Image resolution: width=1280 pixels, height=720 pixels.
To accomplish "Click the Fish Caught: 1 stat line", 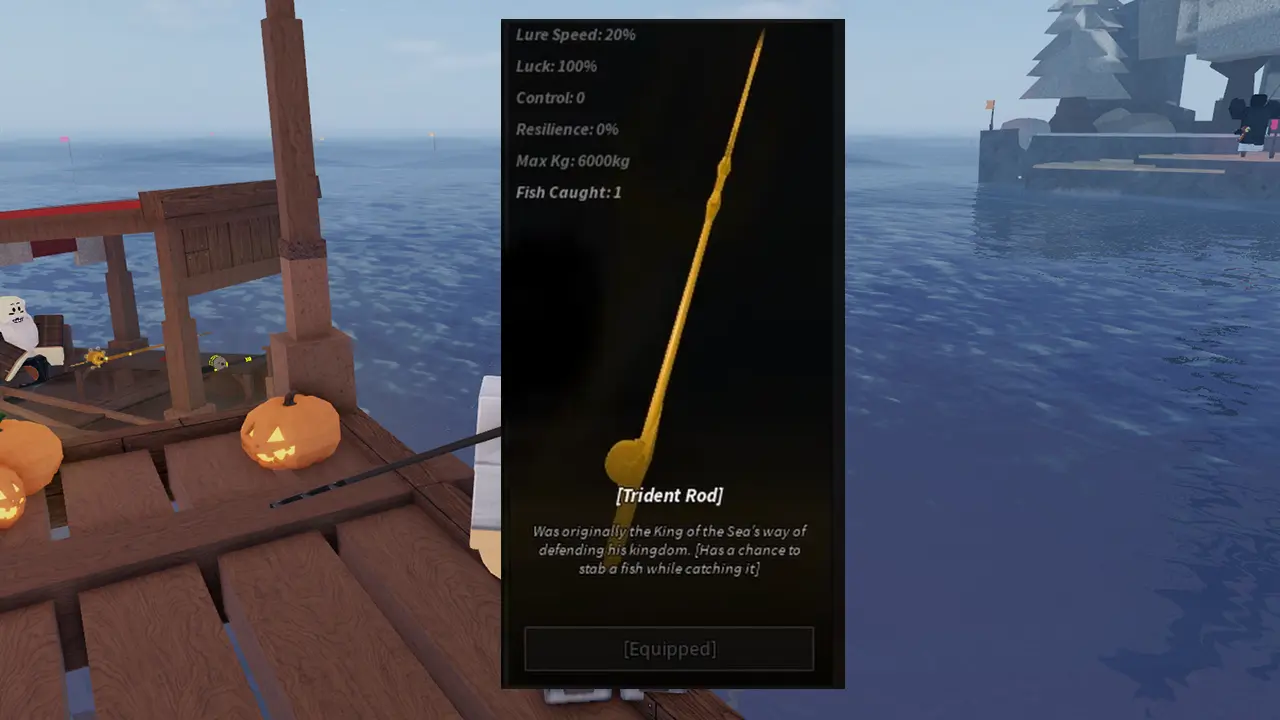I will (568, 192).
